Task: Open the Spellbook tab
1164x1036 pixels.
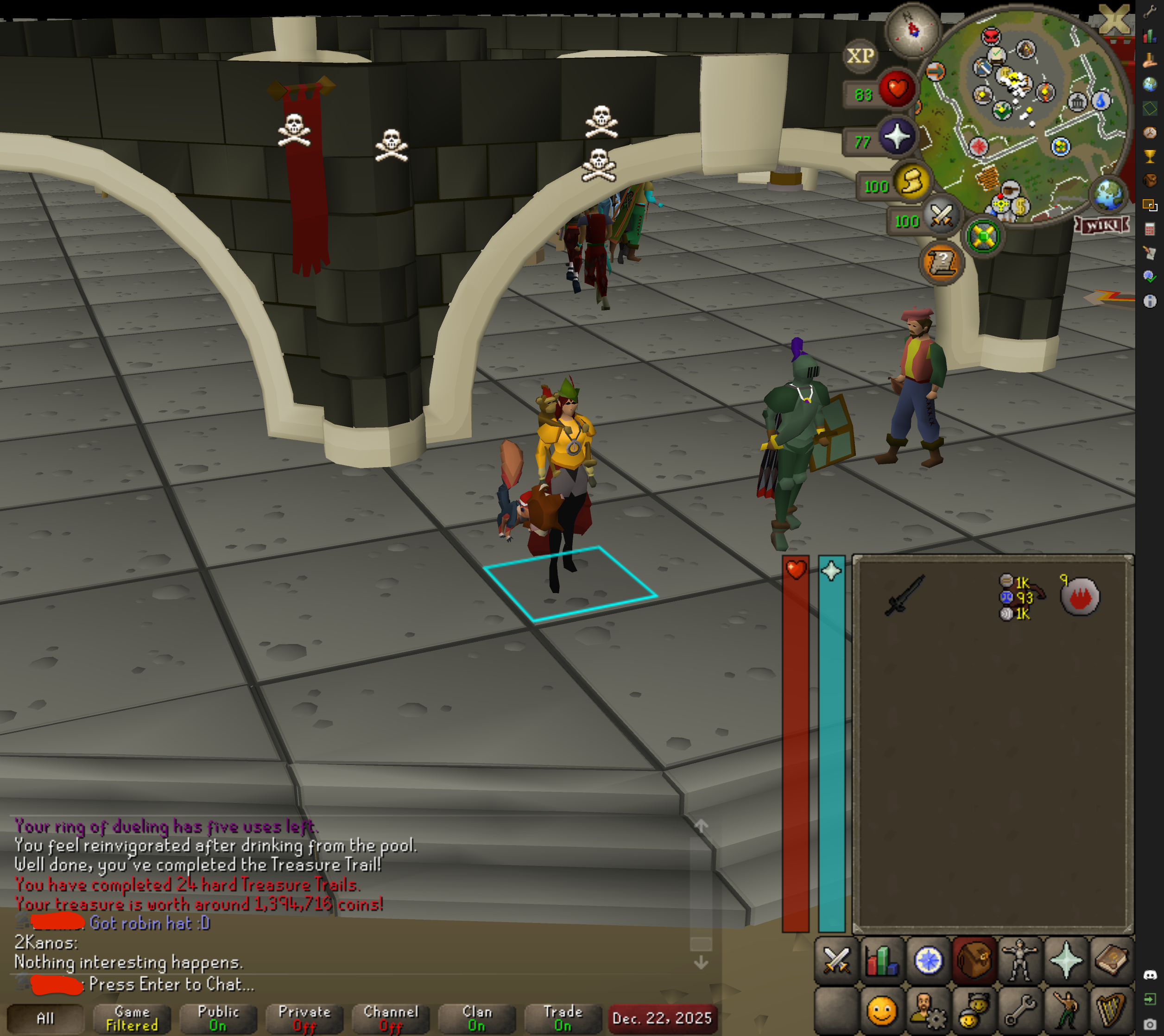Action: pos(1111,961)
